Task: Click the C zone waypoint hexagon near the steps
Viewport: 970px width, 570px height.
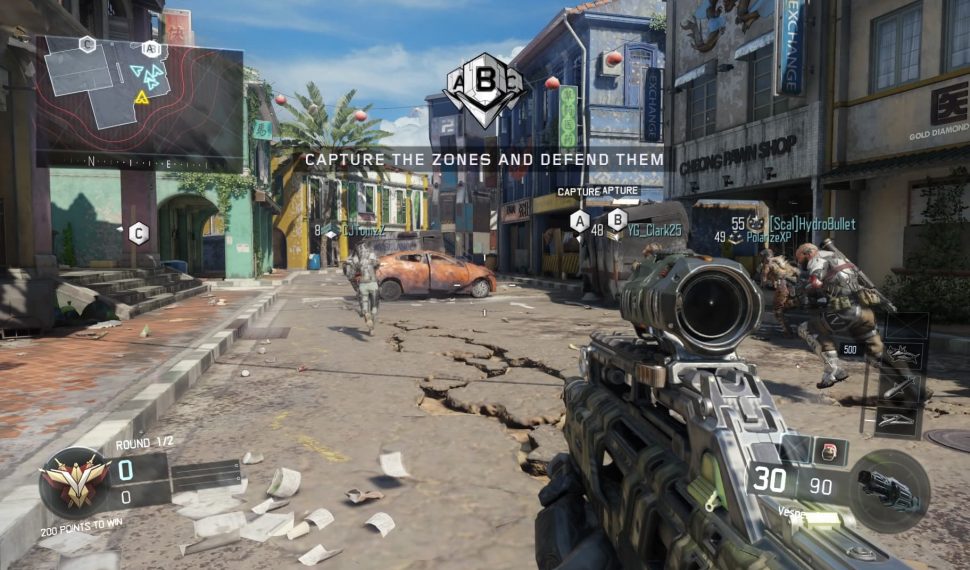Action: (138, 233)
